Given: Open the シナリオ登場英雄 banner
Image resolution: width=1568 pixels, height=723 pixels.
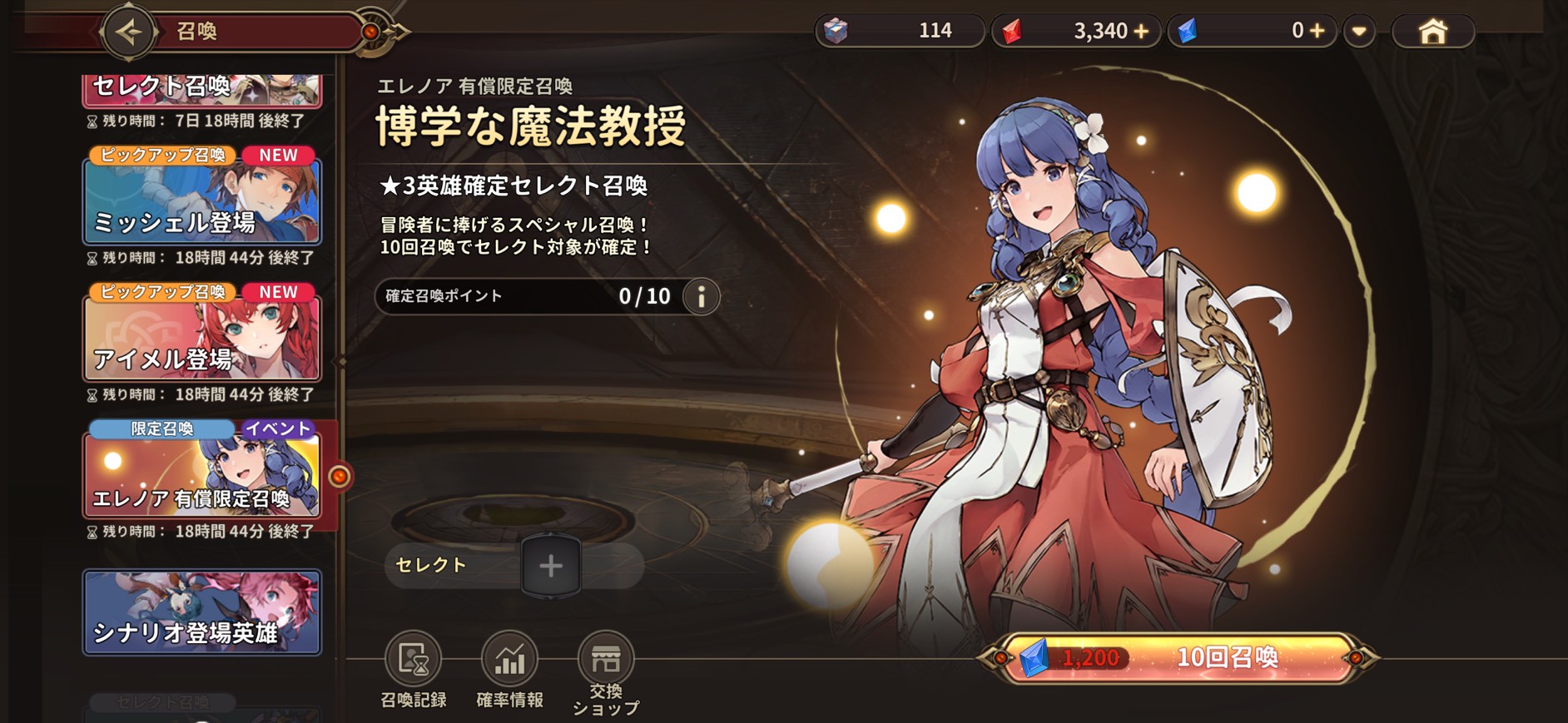Looking at the screenshot, I should point(202,612).
